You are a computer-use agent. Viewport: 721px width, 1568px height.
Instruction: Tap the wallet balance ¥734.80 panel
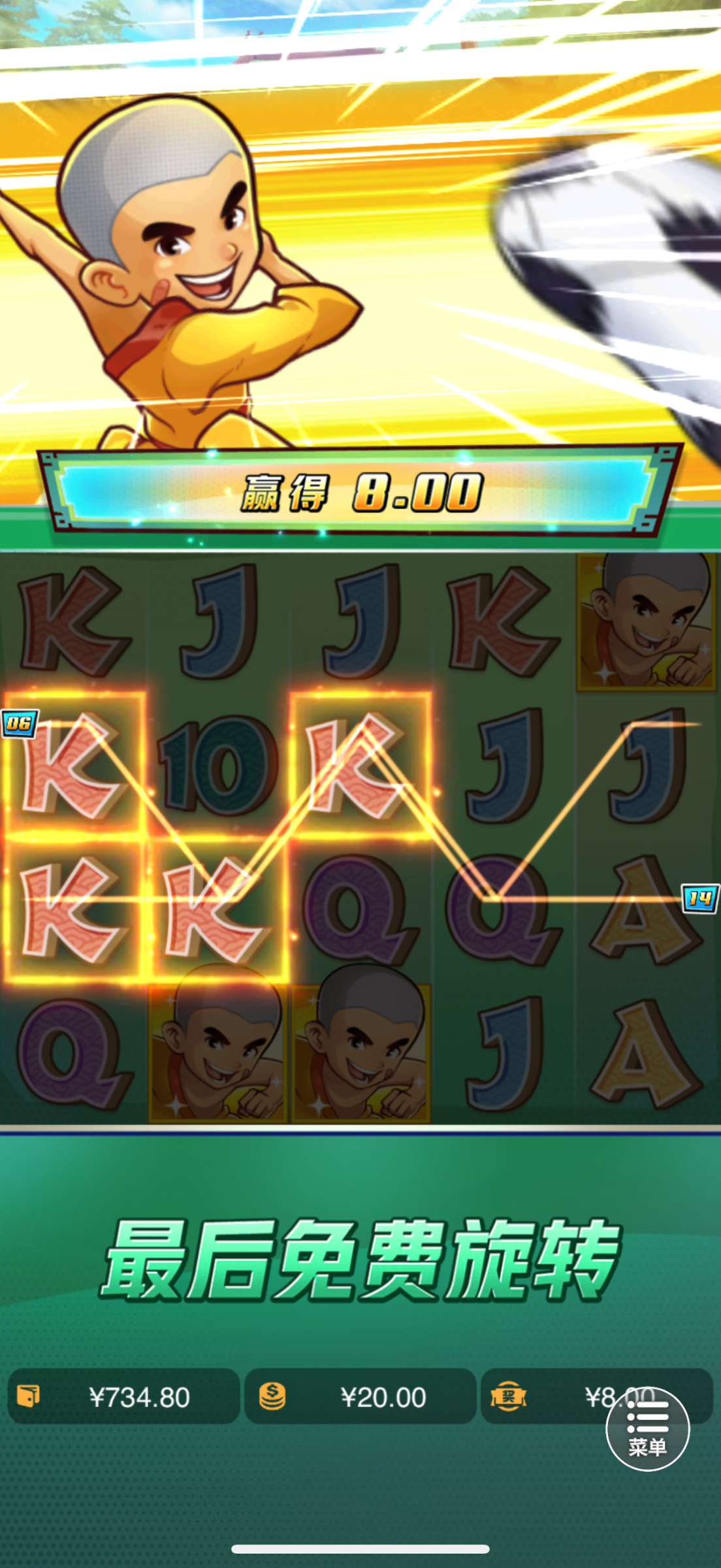[x=124, y=1397]
